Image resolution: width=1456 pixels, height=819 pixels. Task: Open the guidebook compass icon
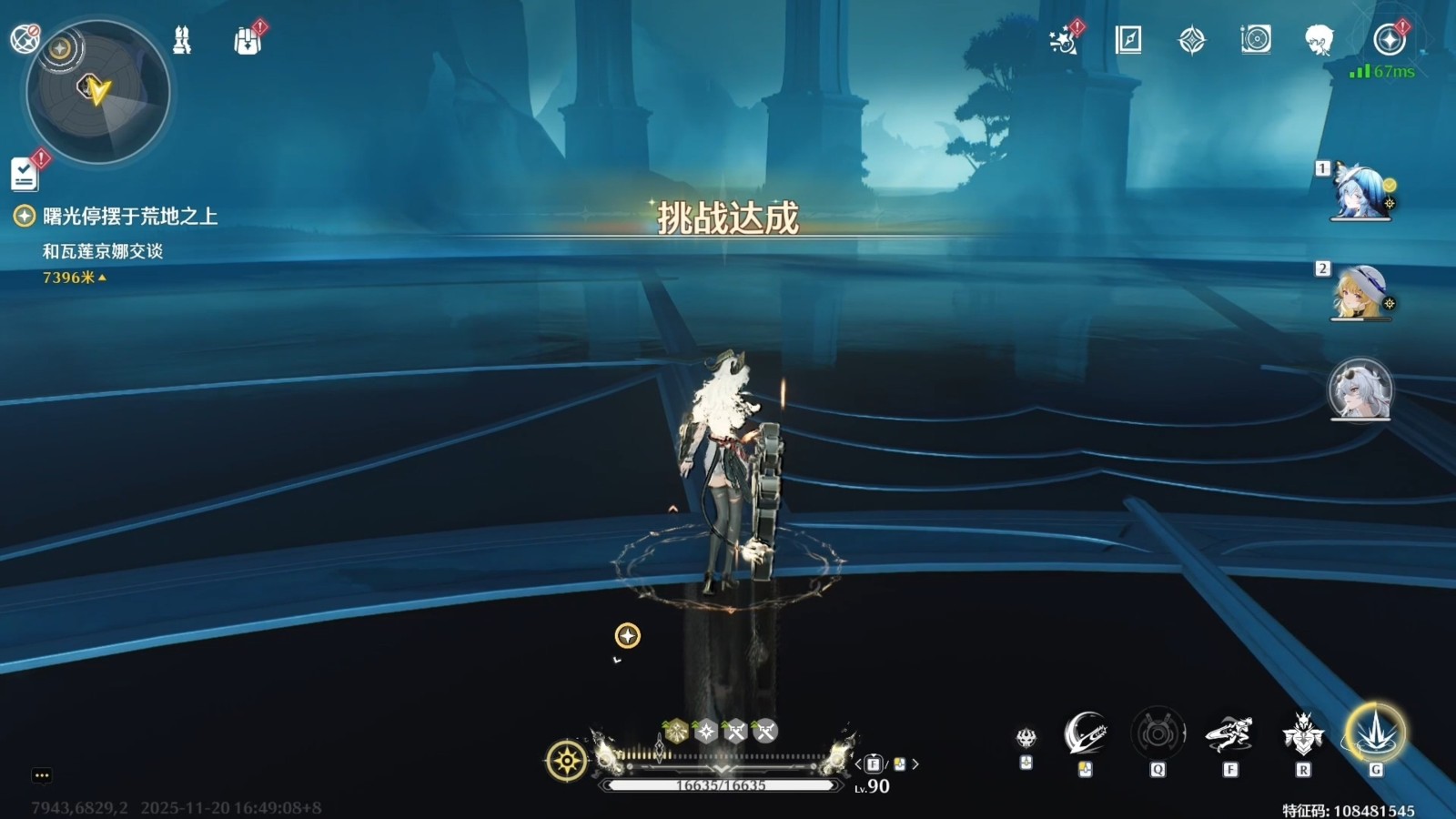(x=1128, y=40)
